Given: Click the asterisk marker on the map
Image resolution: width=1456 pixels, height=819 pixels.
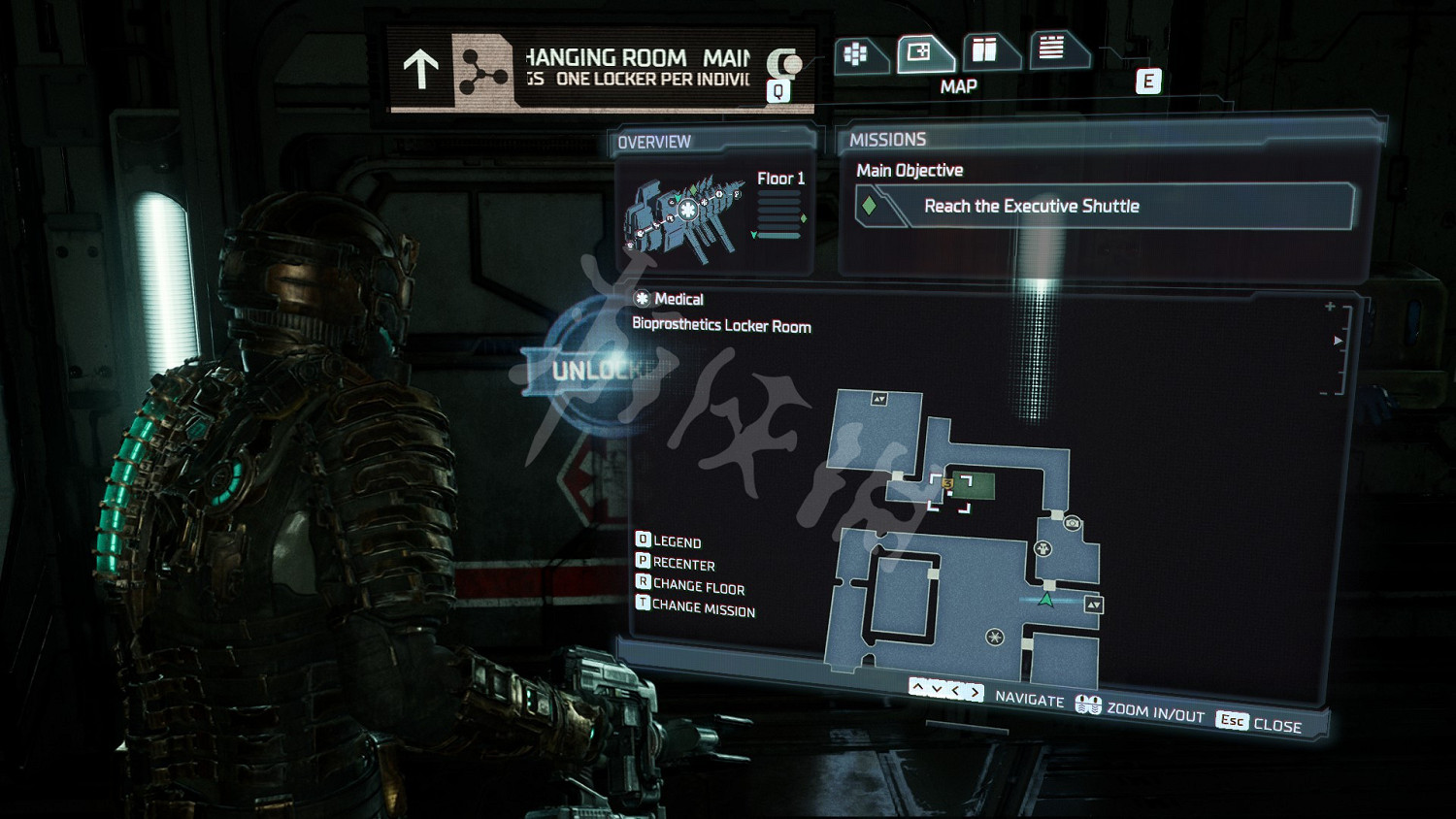Looking at the screenshot, I should pyautogui.click(x=995, y=637).
